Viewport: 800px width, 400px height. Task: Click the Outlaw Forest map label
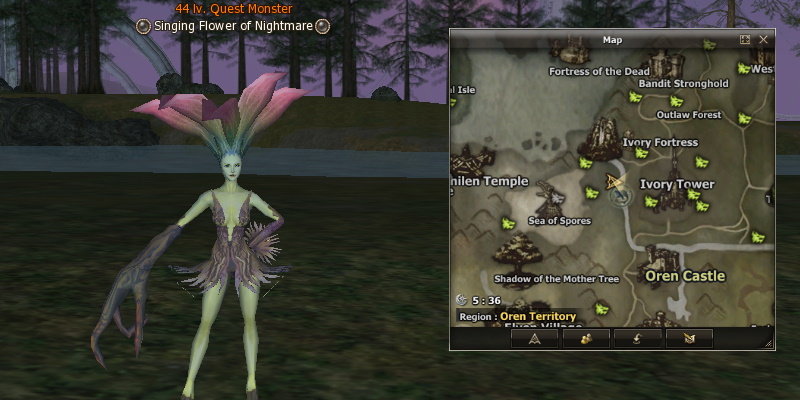pyautogui.click(x=689, y=115)
